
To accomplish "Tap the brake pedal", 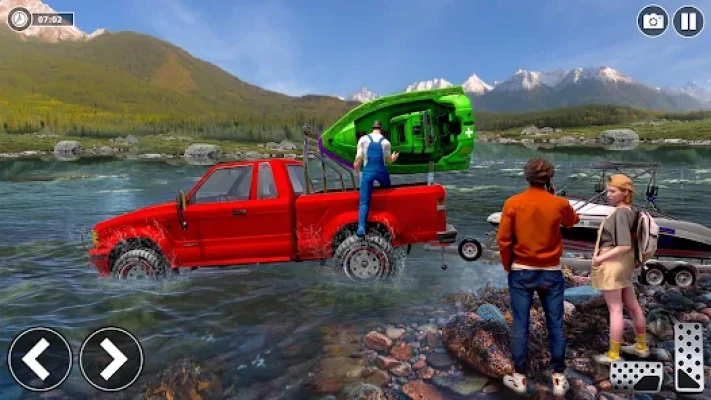I will tap(636, 375).
